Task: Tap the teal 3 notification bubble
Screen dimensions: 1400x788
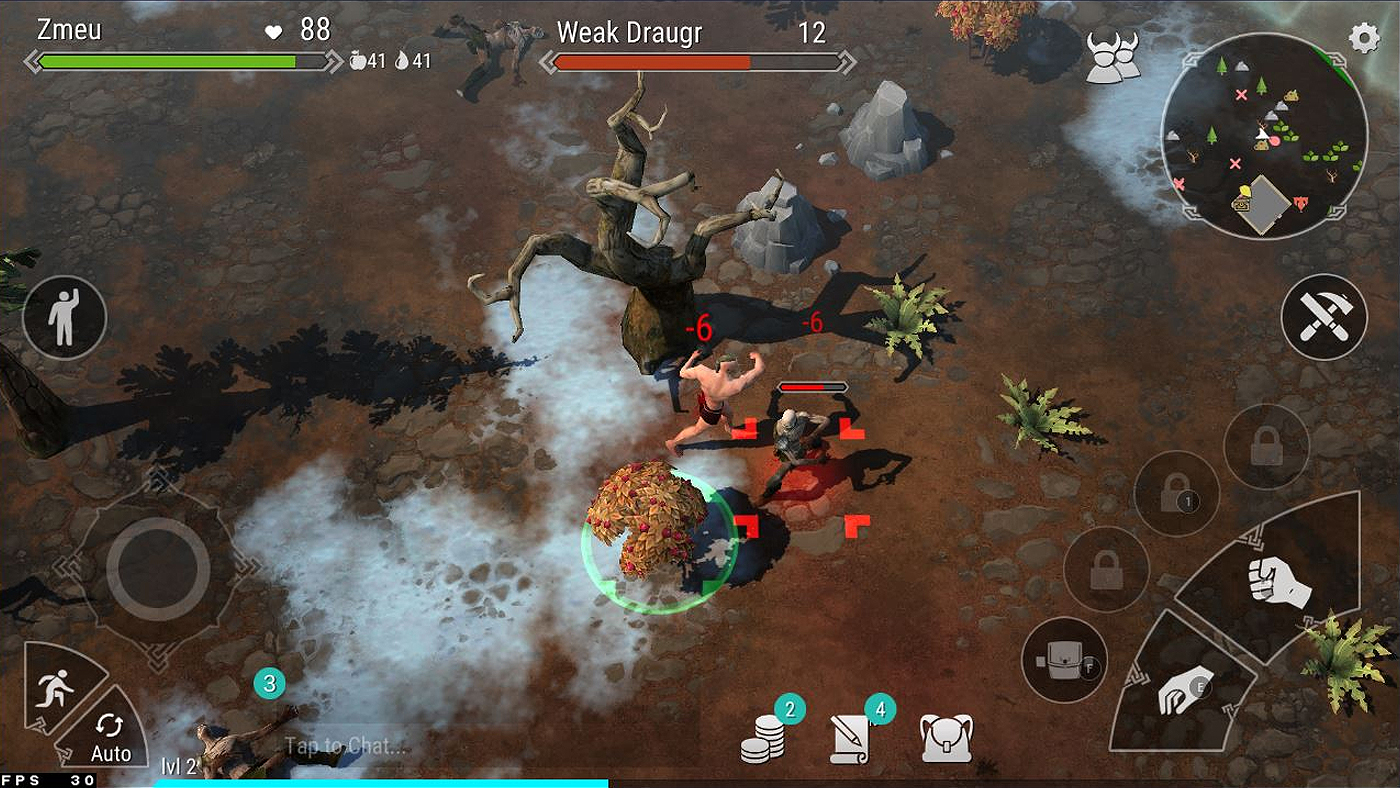Action: (x=268, y=684)
